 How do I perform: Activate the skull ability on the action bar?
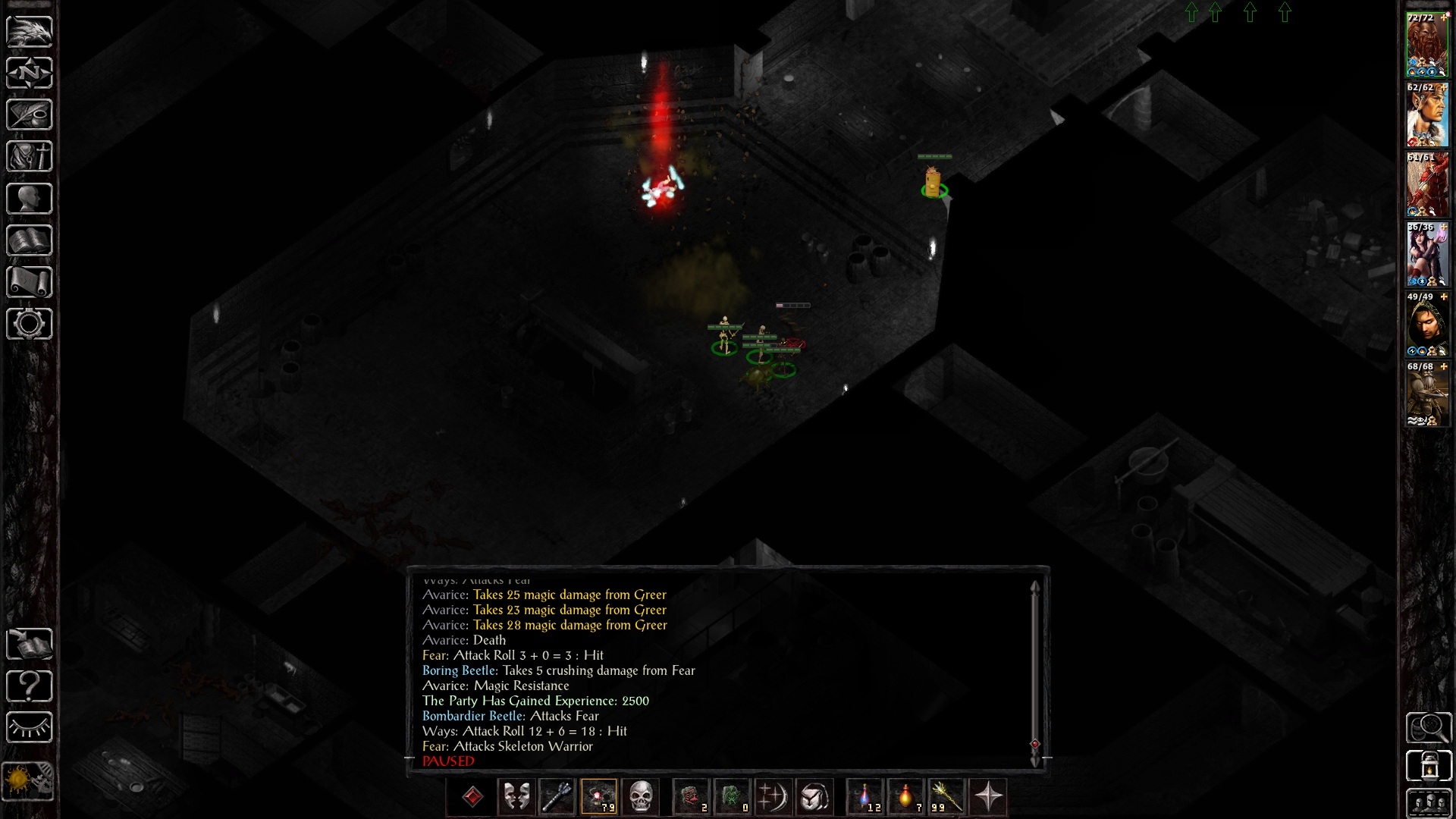[x=641, y=797]
